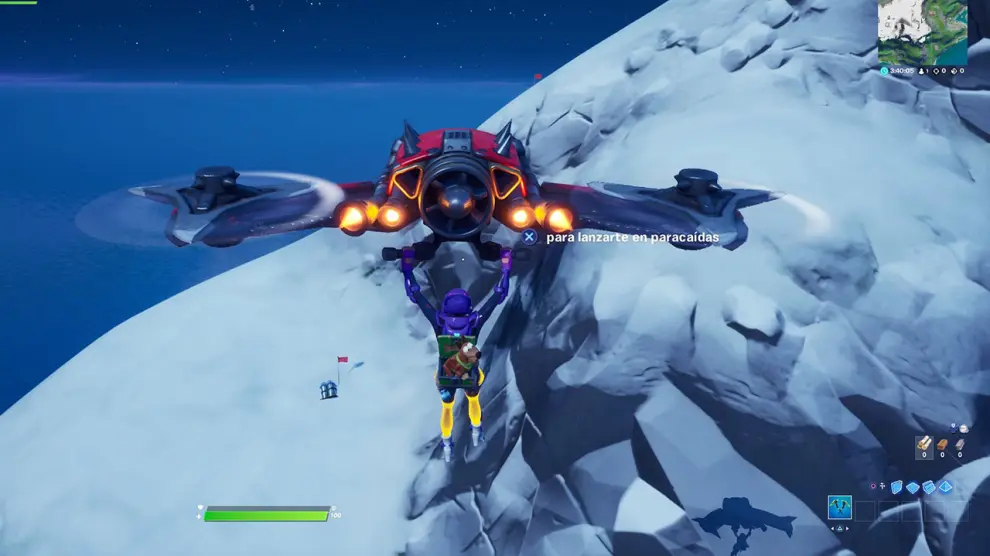Select the pickaxe hotbar slot
Viewport: 990px width, 556px height.
click(x=840, y=508)
